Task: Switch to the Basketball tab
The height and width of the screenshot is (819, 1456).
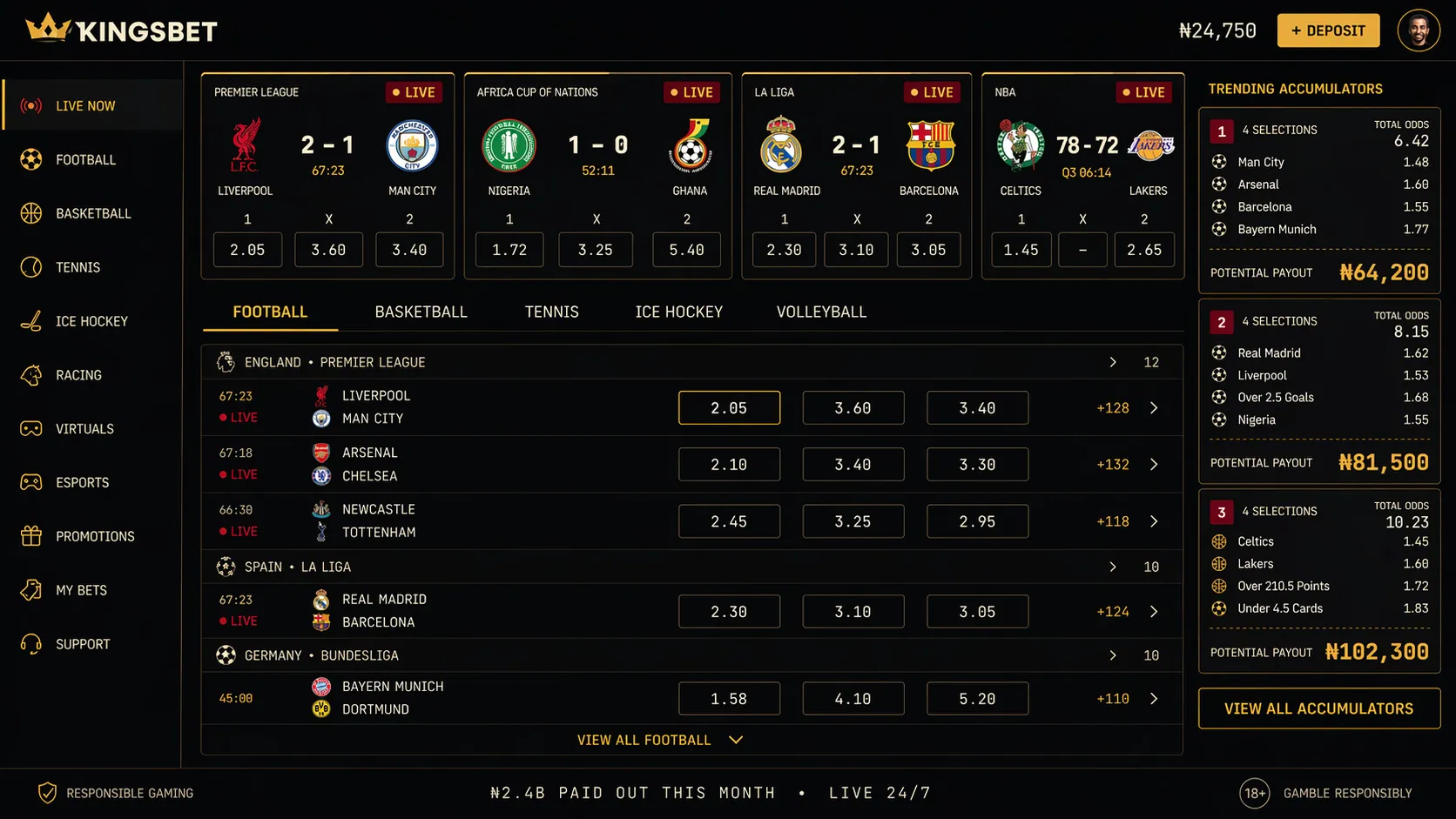Action: [421, 311]
